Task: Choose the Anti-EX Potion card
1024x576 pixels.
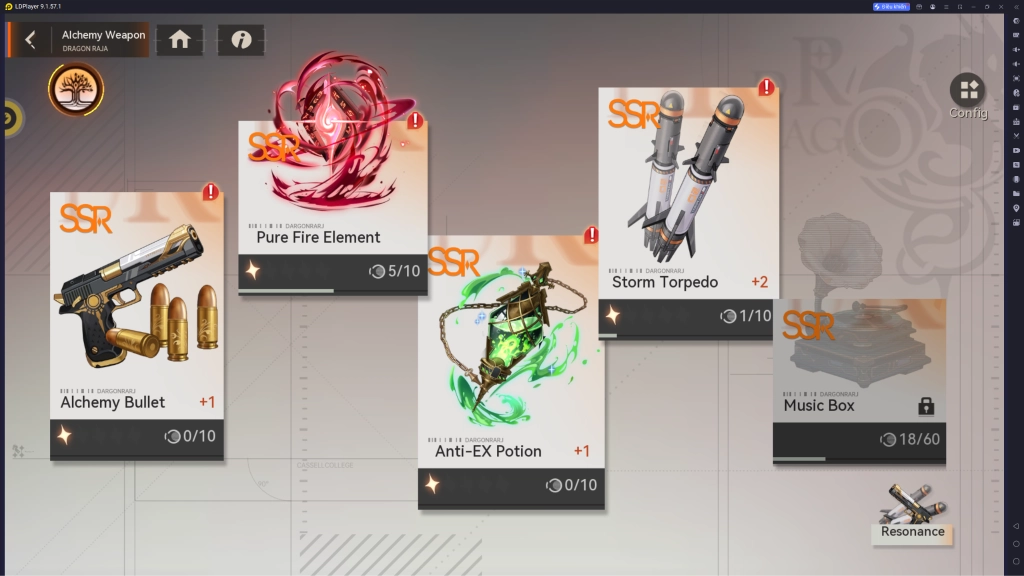Action: point(511,370)
